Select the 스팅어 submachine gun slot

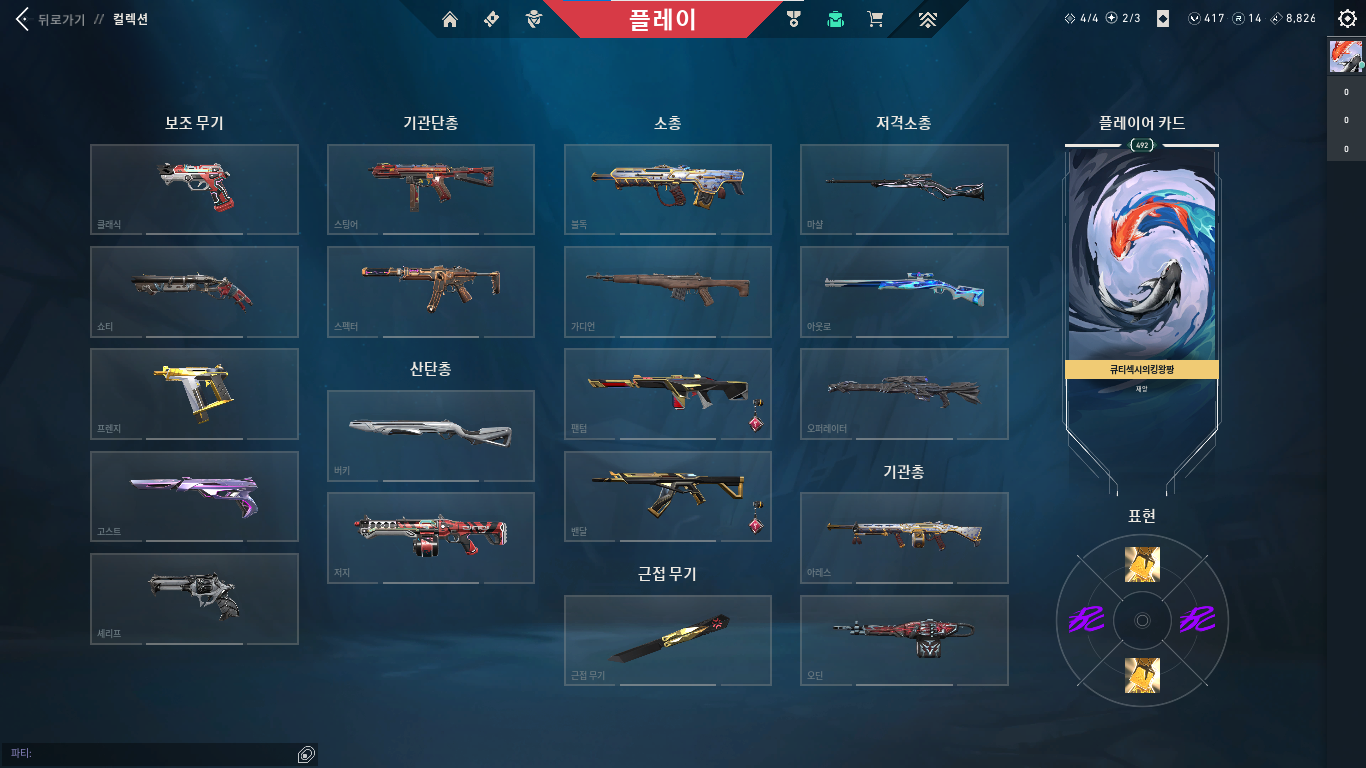pyautogui.click(x=431, y=189)
